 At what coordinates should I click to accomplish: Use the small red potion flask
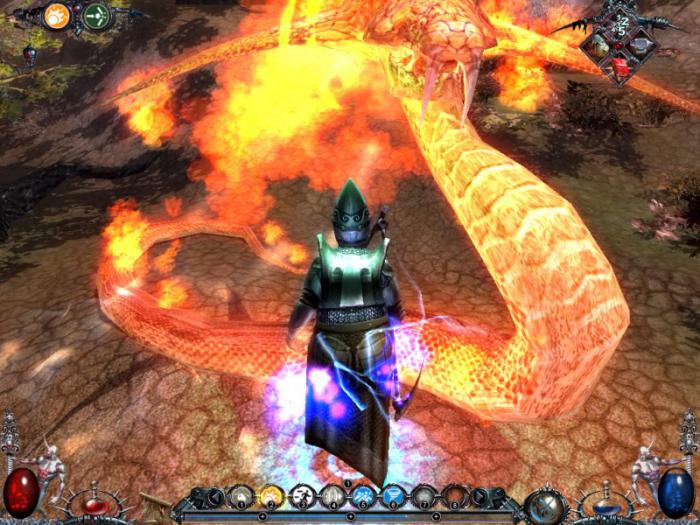[93, 503]
